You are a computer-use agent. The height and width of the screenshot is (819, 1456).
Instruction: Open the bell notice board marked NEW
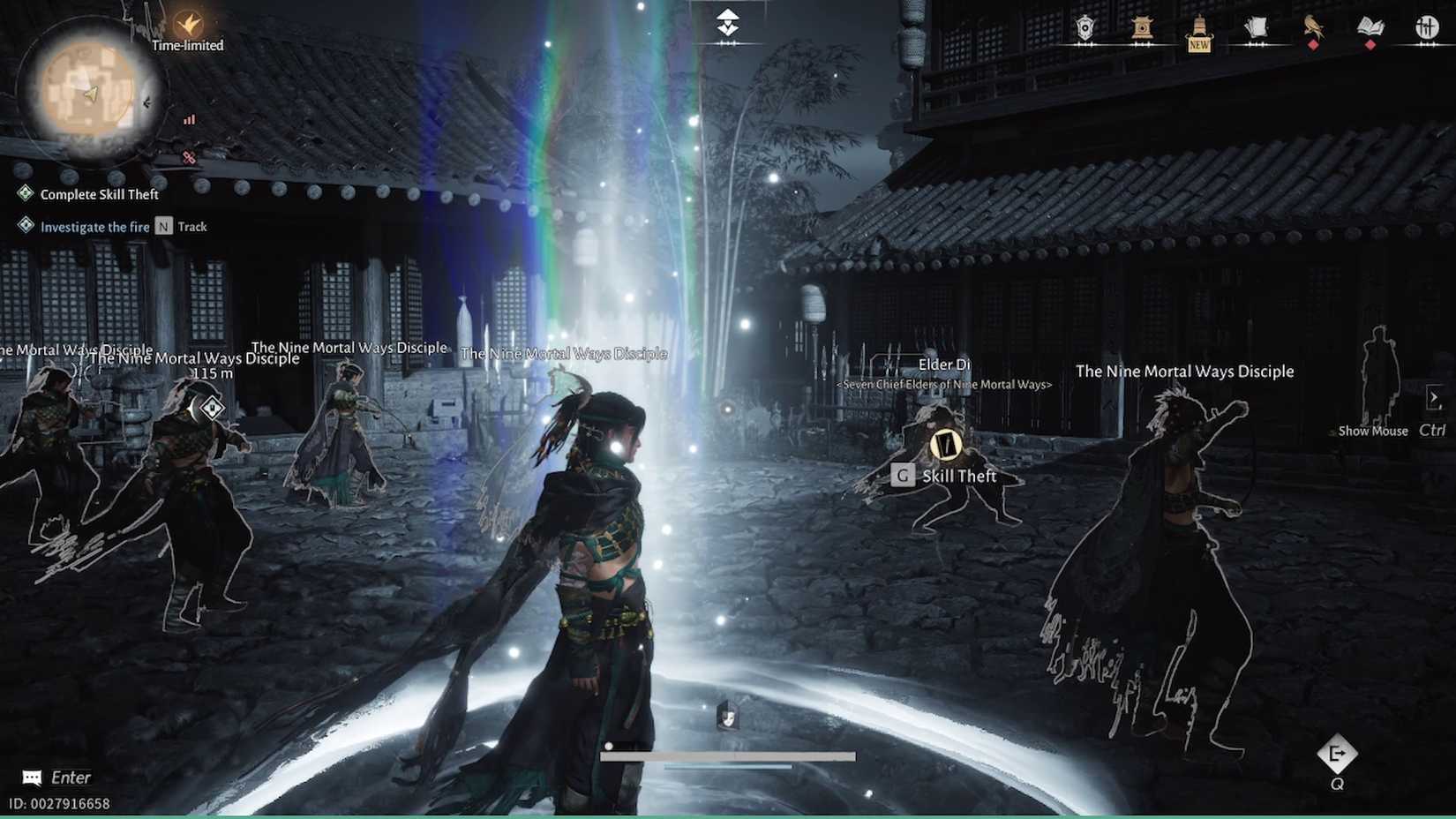pyautogui.click(x=1197, y=26)
